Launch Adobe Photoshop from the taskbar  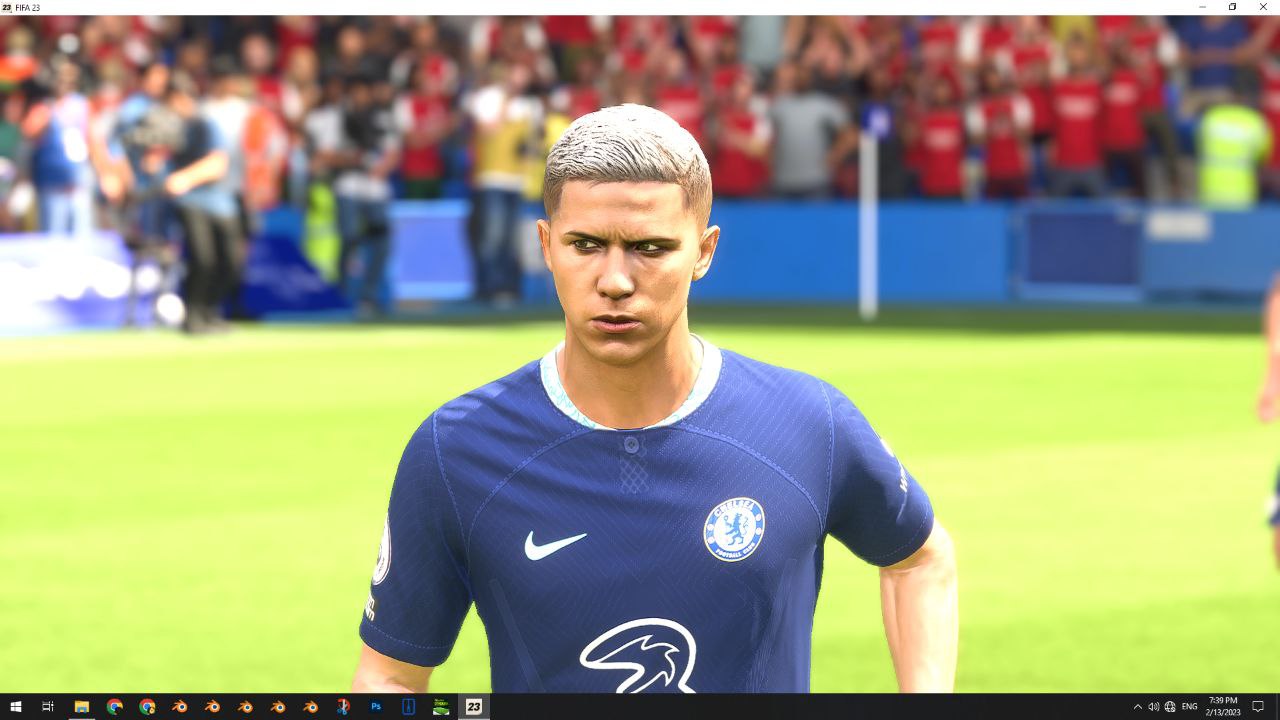[376, 707]
